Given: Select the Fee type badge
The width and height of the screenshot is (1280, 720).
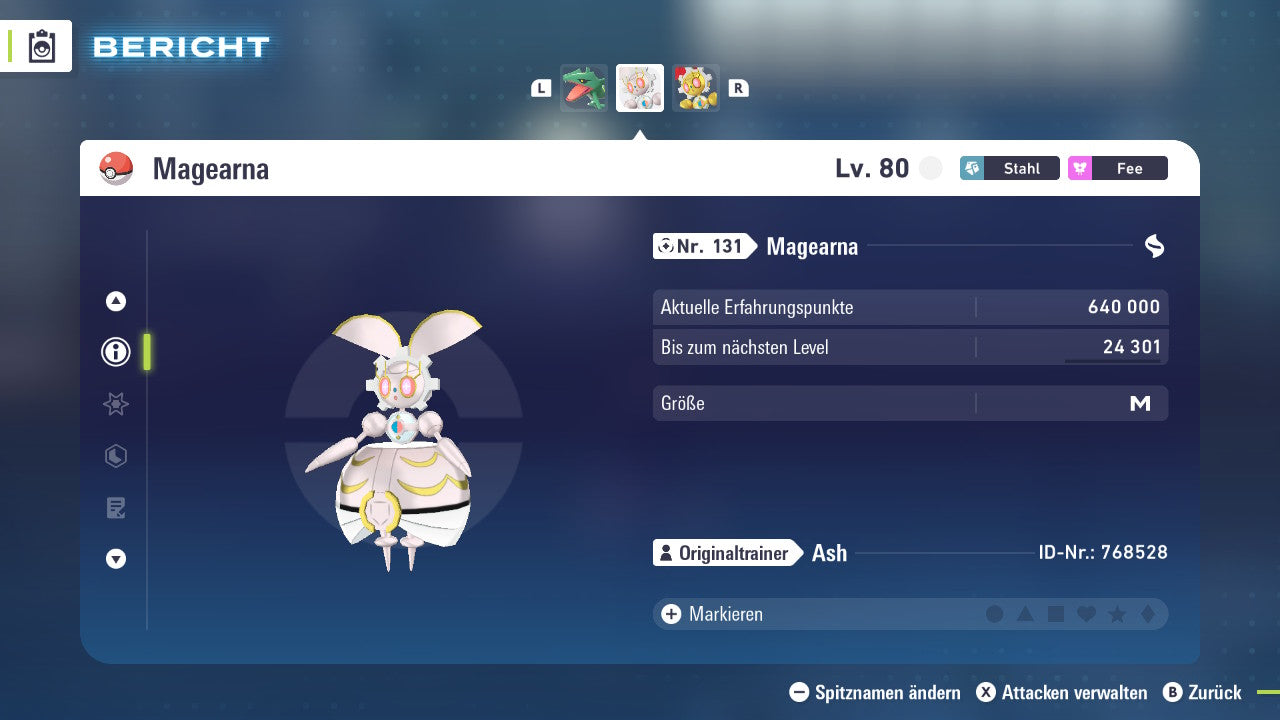Looking at the screenshot, I should tap(1117, 168).
